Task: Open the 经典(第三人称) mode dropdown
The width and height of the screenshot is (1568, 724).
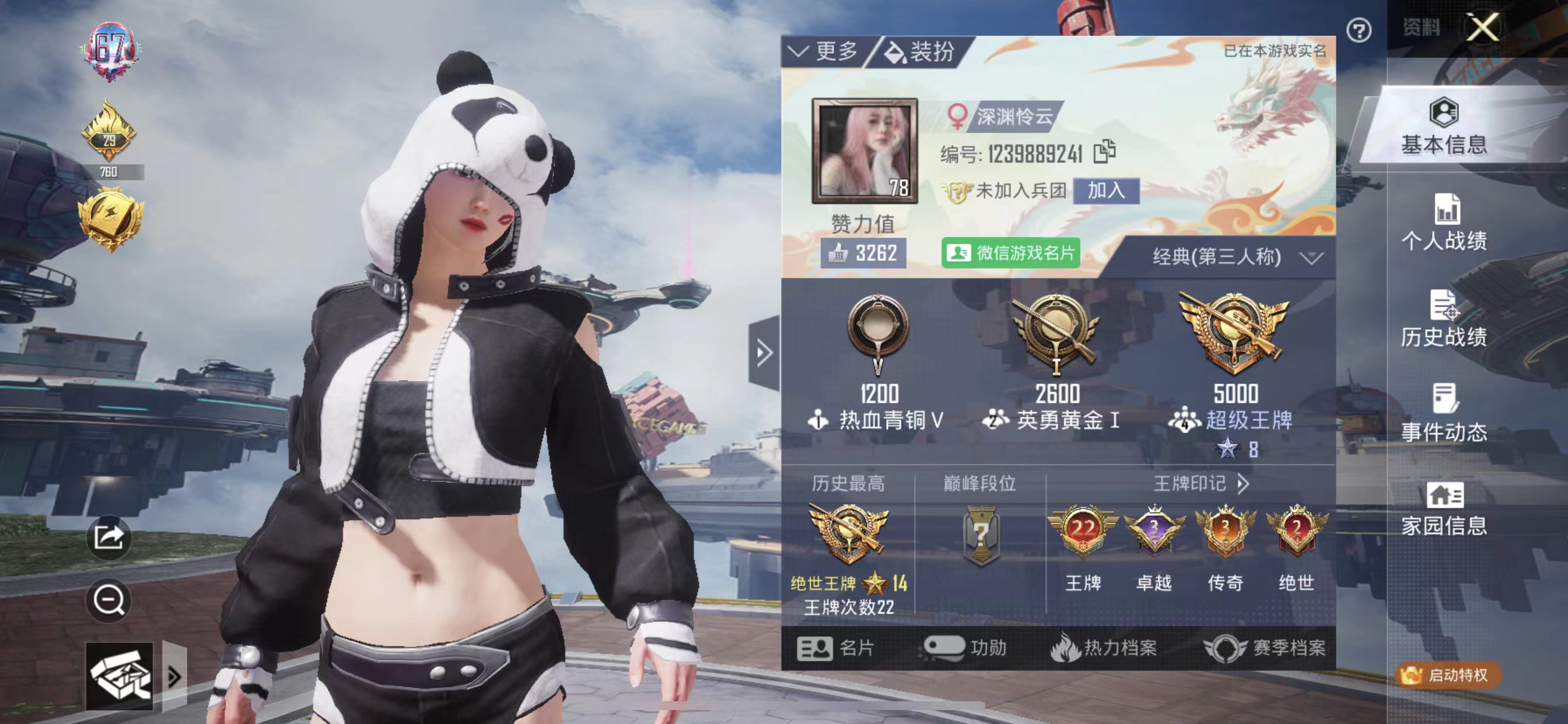Action: point(1235,257)
